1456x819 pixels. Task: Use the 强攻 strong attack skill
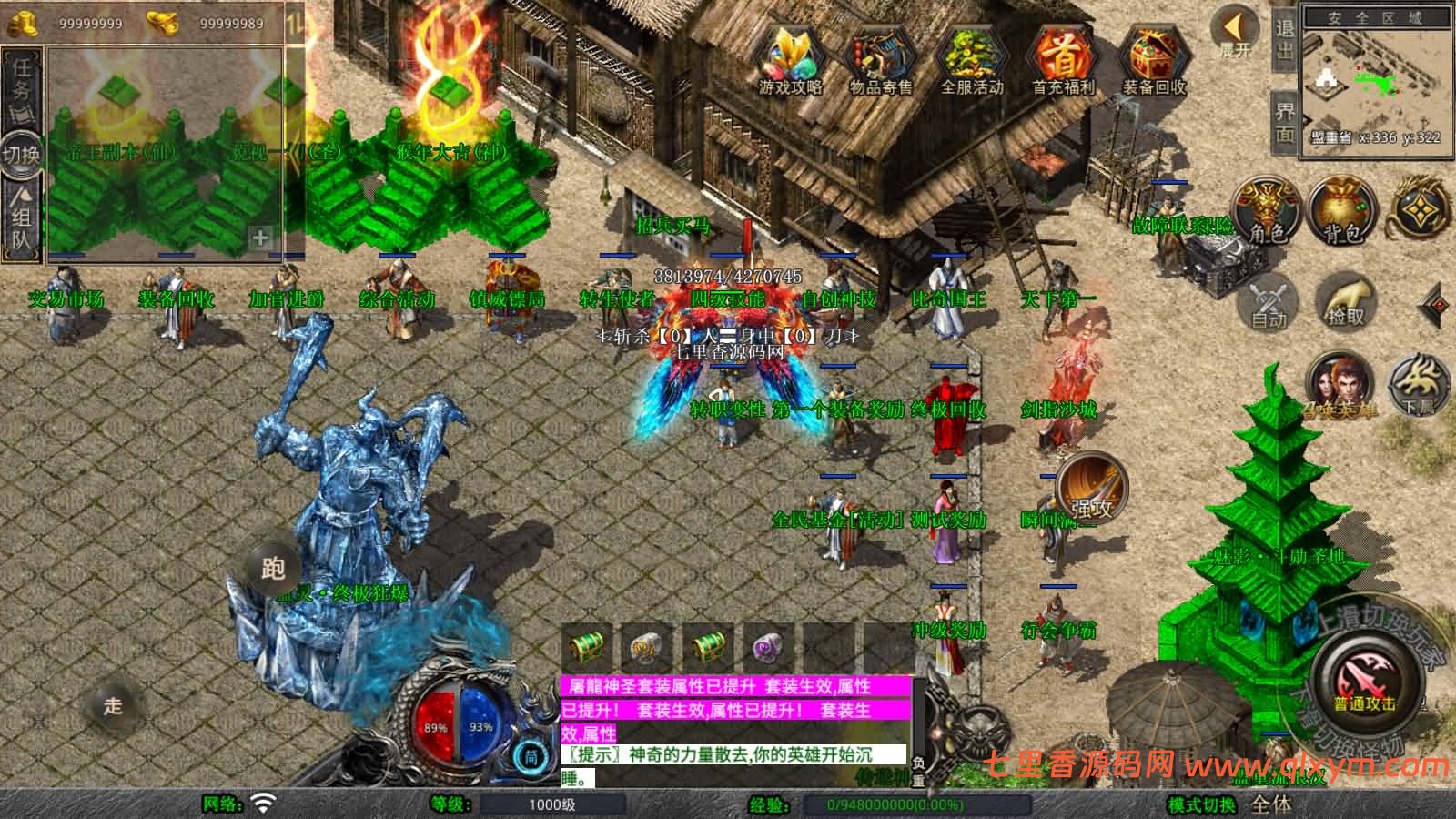coord(1091,489)
